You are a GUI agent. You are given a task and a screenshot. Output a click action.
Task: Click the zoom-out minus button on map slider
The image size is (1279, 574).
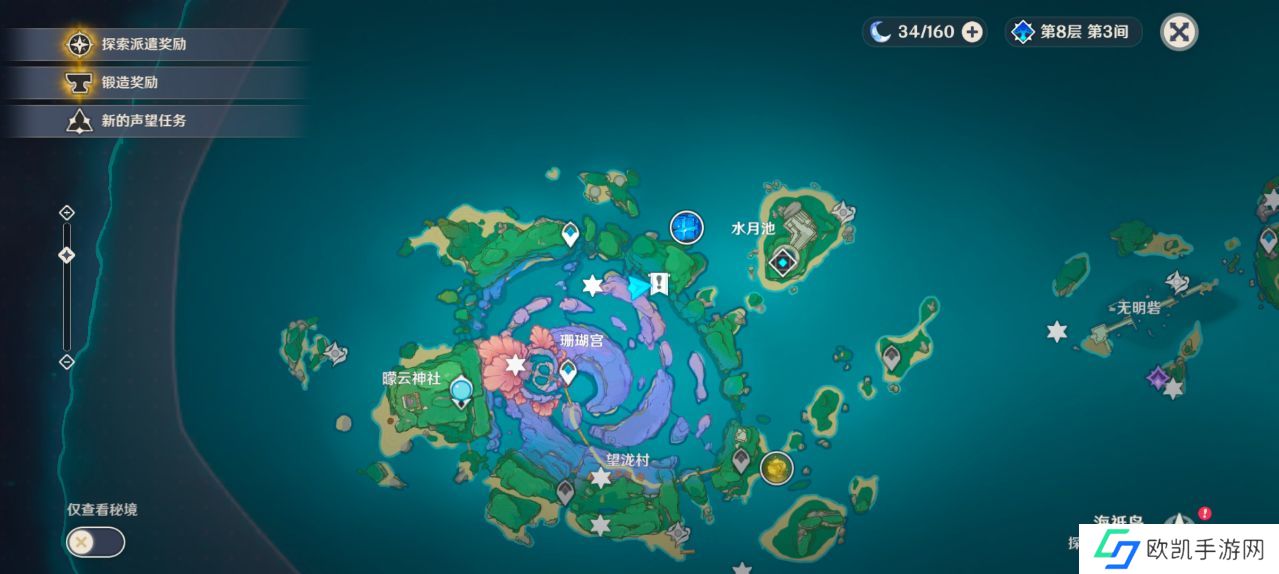click(67, 361)
